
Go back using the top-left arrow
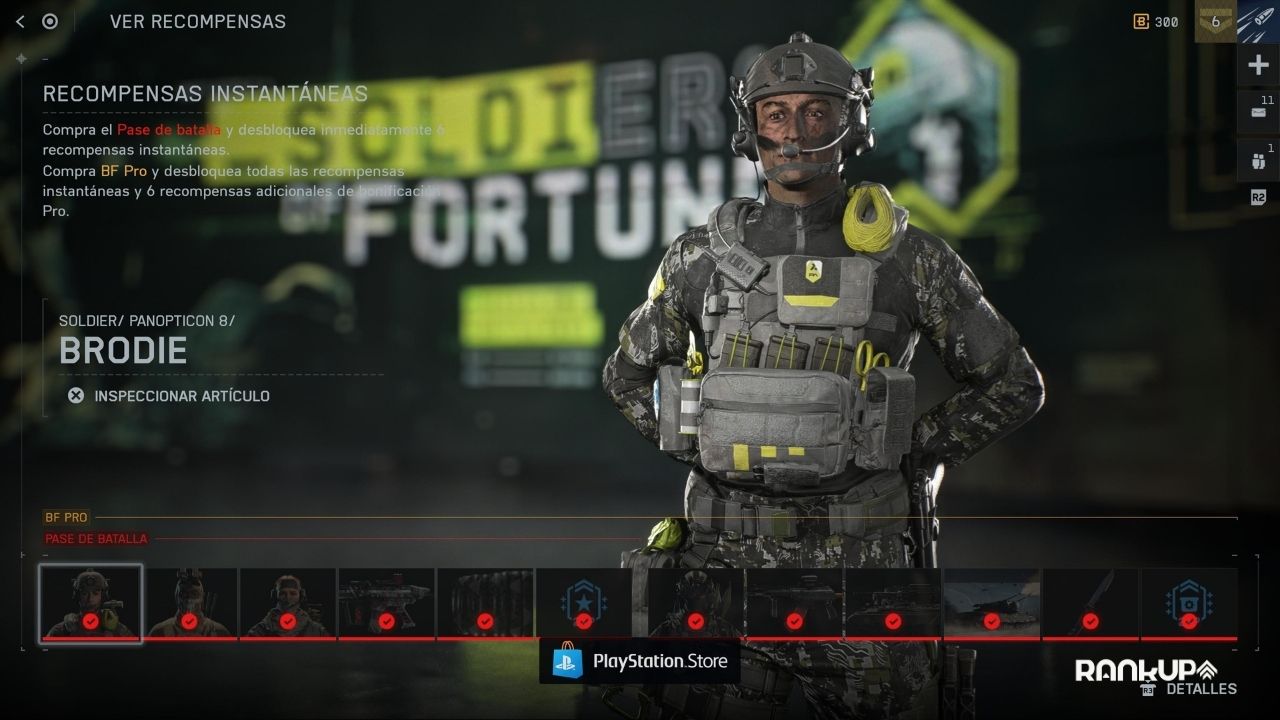click(20, 21)
